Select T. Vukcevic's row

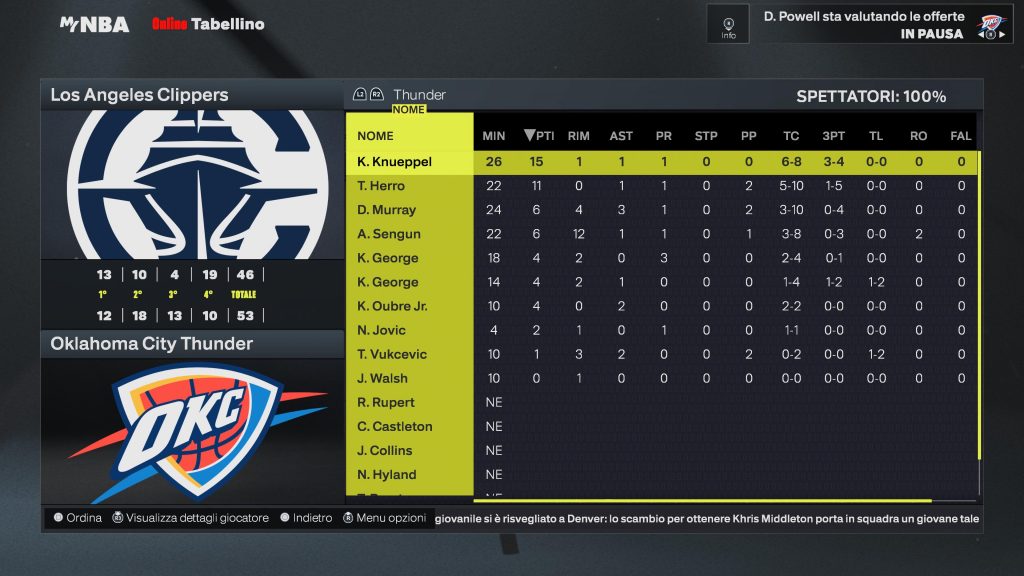(x=392, y=354)
